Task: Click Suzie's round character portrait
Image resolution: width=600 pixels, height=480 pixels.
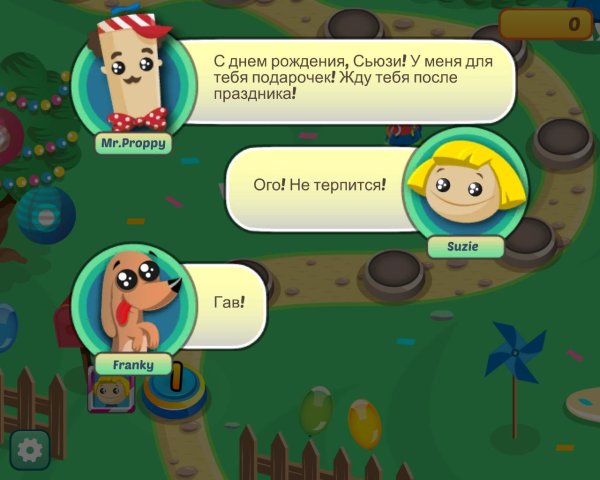Action: click(x=463, y=186)
